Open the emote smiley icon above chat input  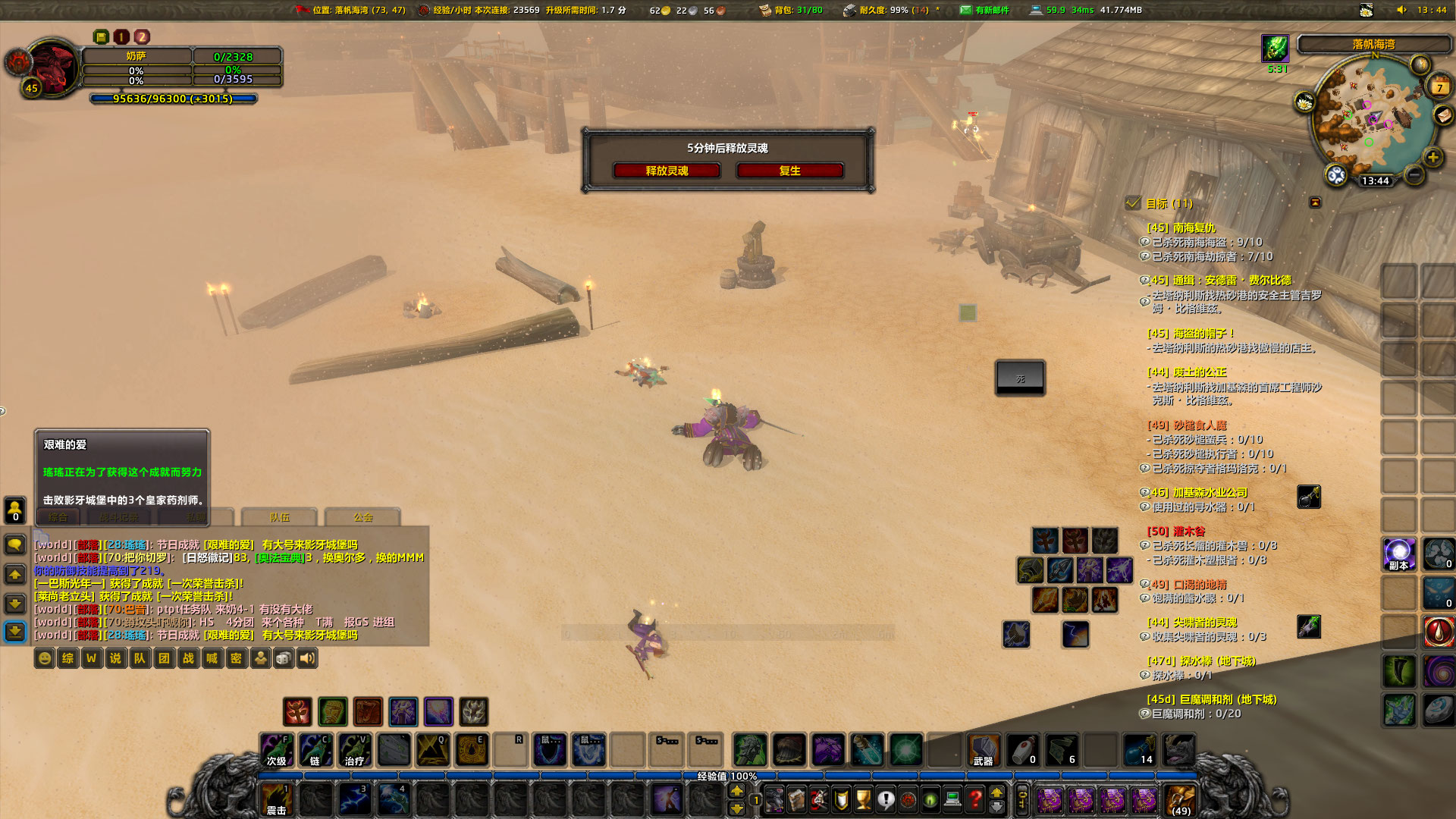pos(44,658)
